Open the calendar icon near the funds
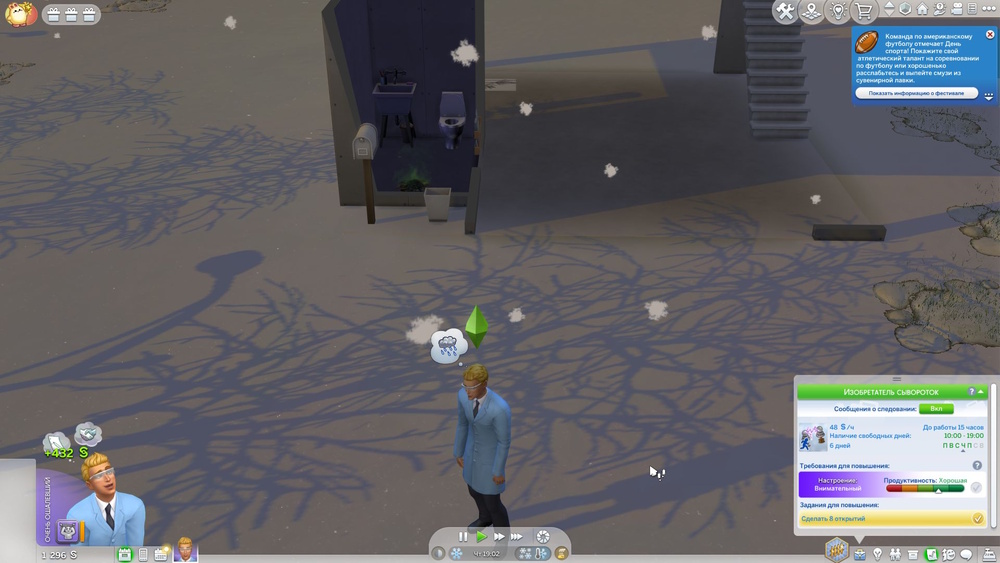The image size is (1000, 563). [125, 554]
